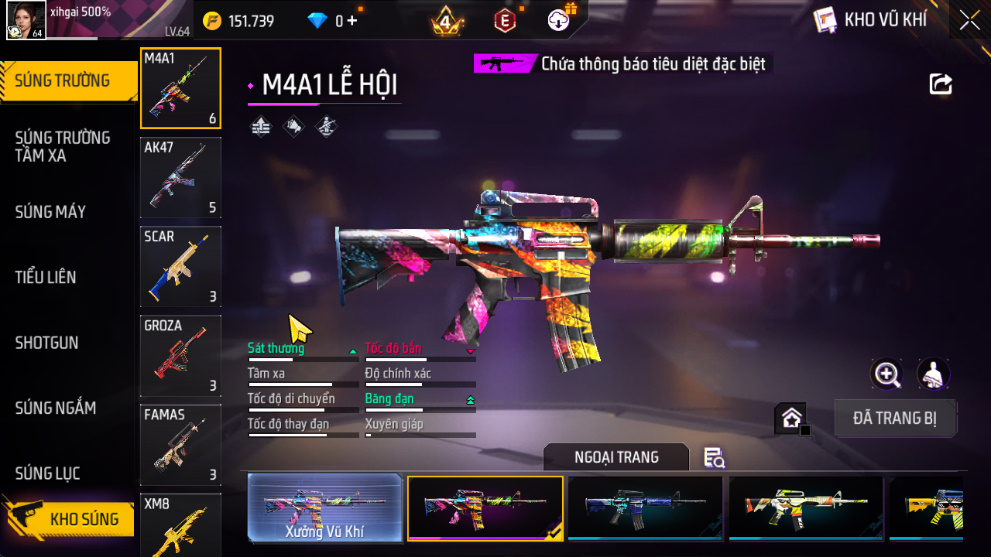Select the AK47 weapon tile
Screen dimensions: 991x557
click(x=180, y=177)
